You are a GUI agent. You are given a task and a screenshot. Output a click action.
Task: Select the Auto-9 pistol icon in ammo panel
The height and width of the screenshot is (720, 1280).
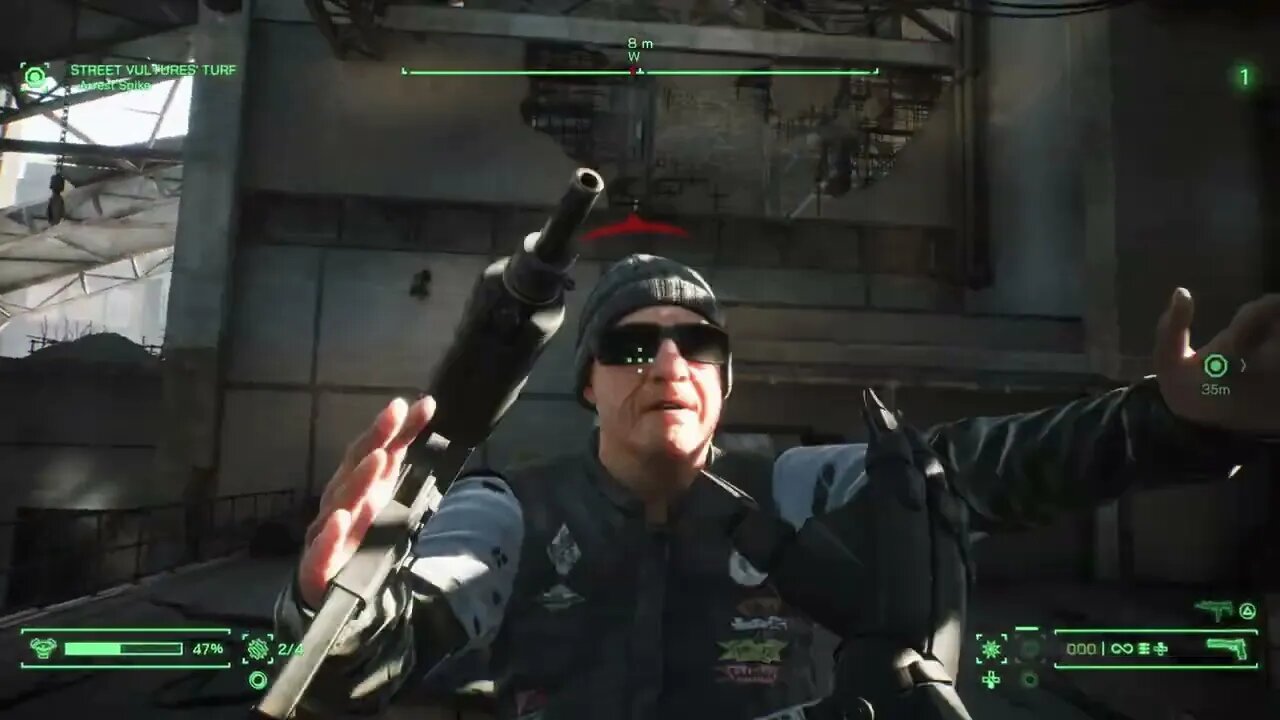(1227, 649)
